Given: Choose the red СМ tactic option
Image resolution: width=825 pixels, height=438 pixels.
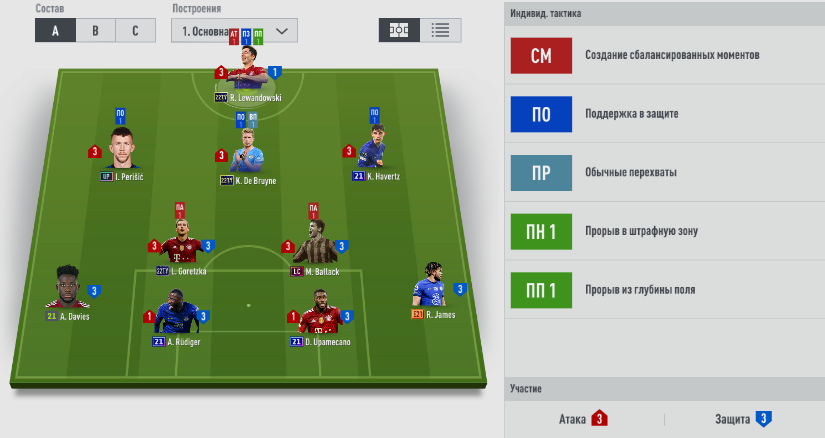Looking at the screenshot, I should click(x=540, y=55).
